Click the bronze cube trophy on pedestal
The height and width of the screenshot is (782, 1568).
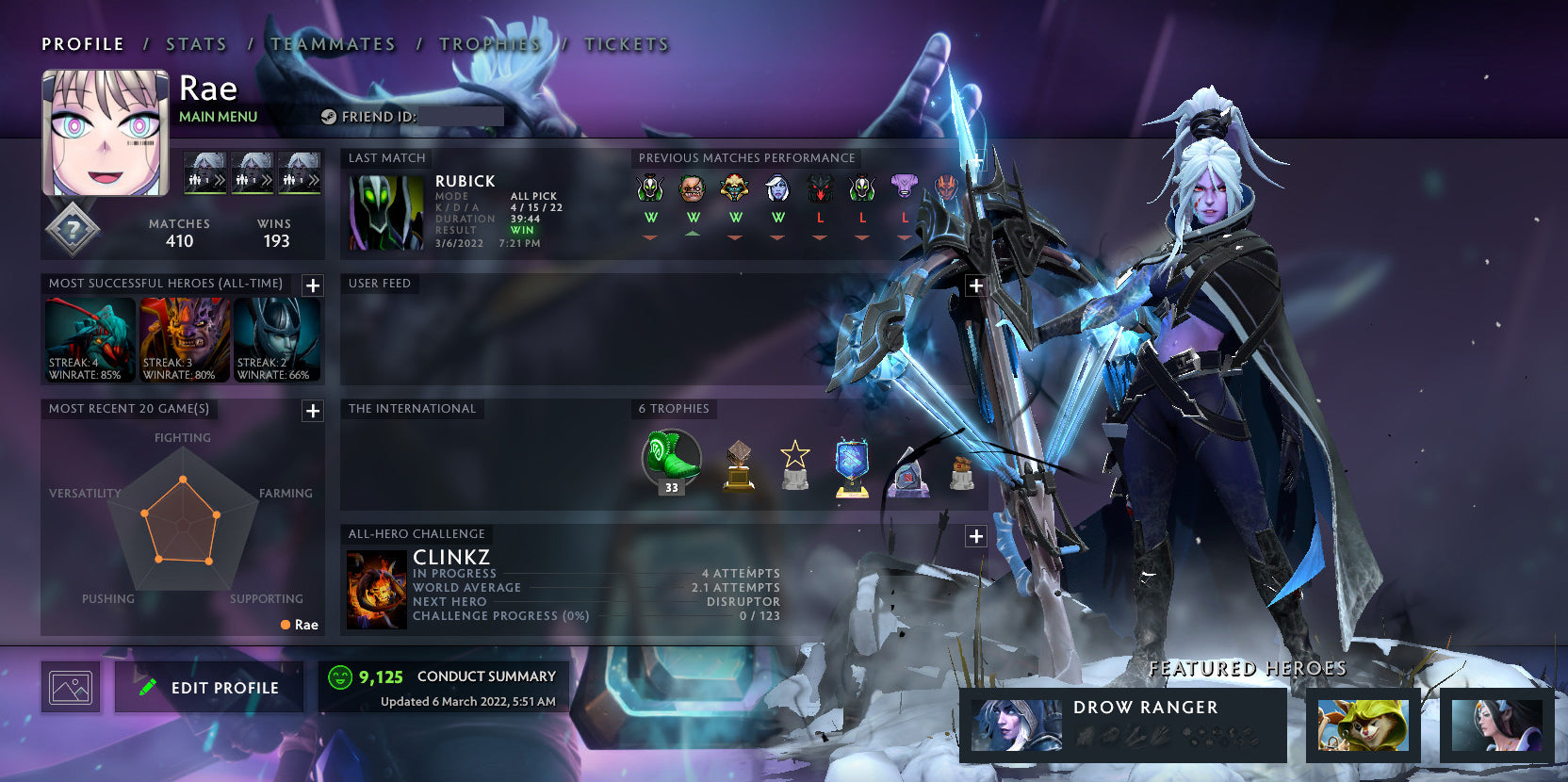pyautogui.click(x=741, y=464)
